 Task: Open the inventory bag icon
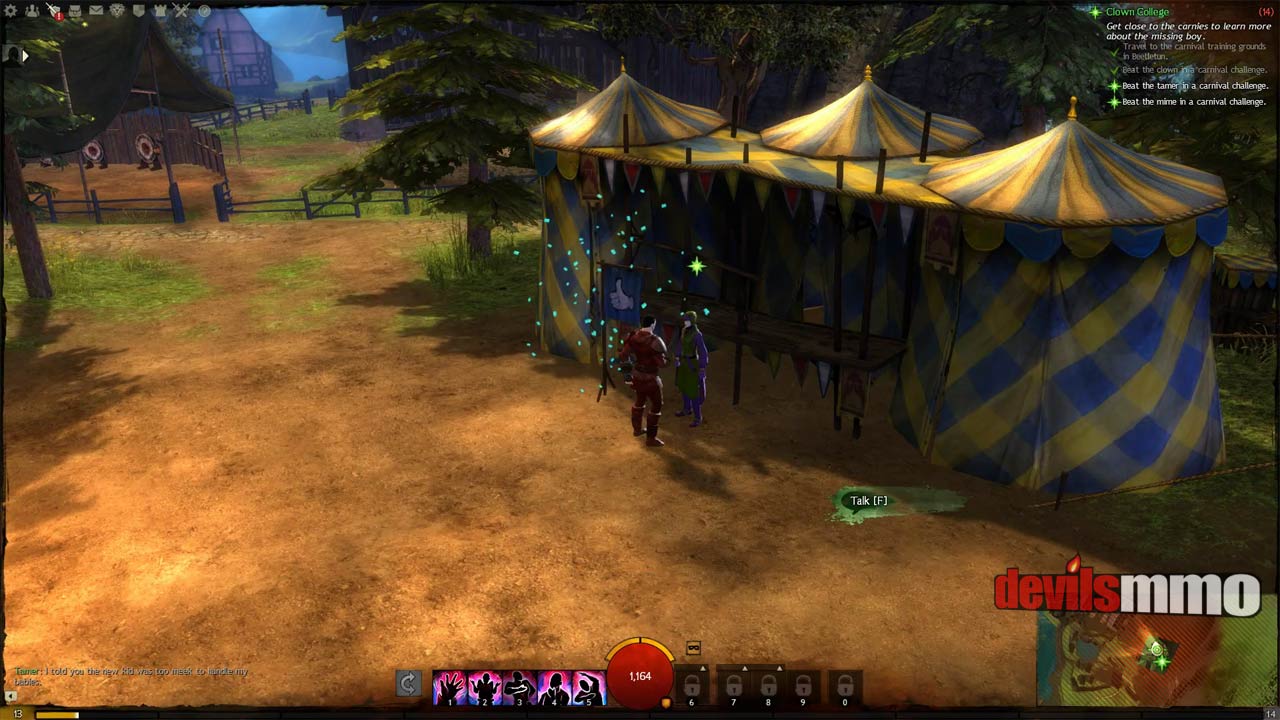75,11
